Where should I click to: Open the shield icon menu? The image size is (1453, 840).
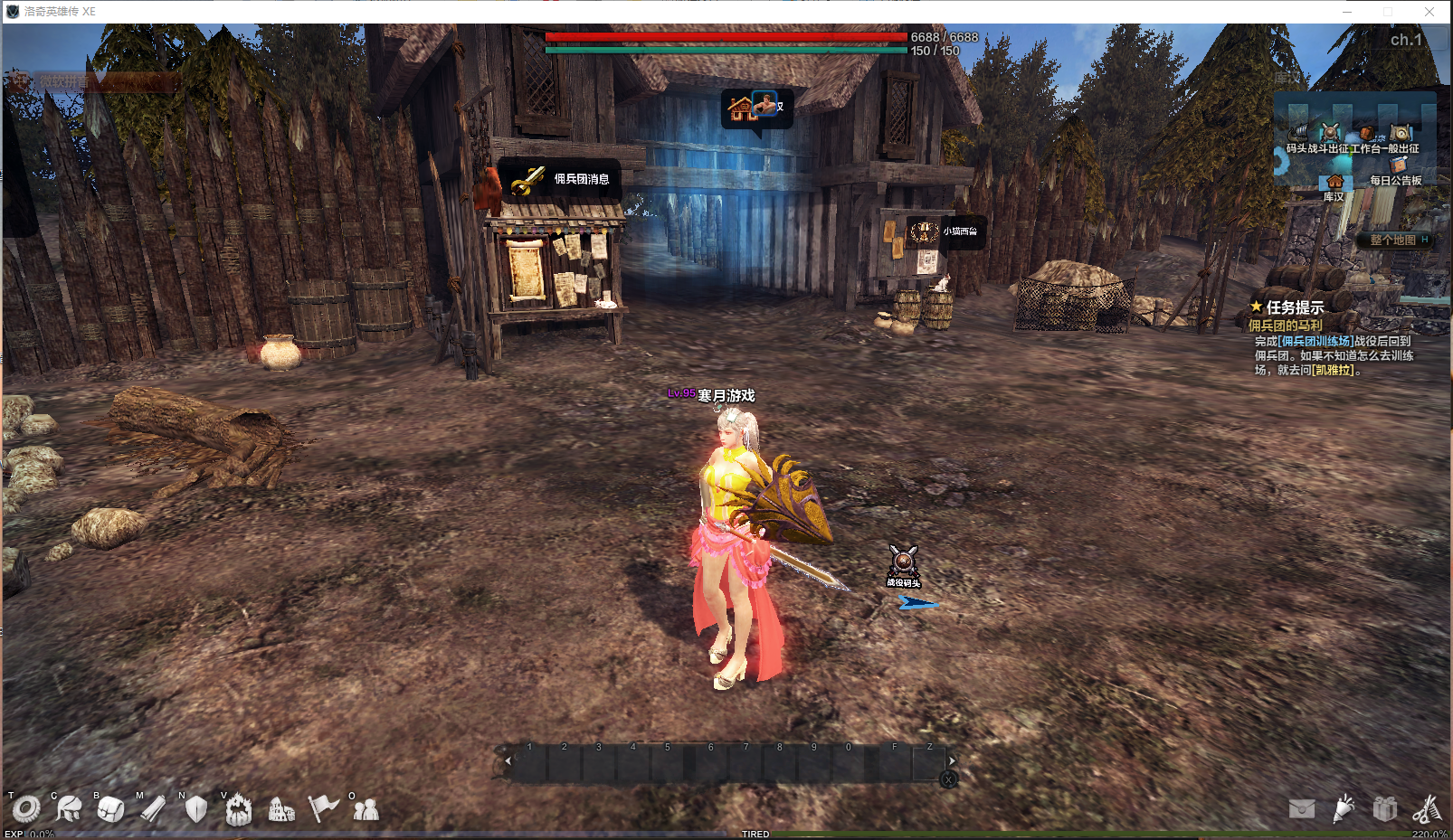195,808
